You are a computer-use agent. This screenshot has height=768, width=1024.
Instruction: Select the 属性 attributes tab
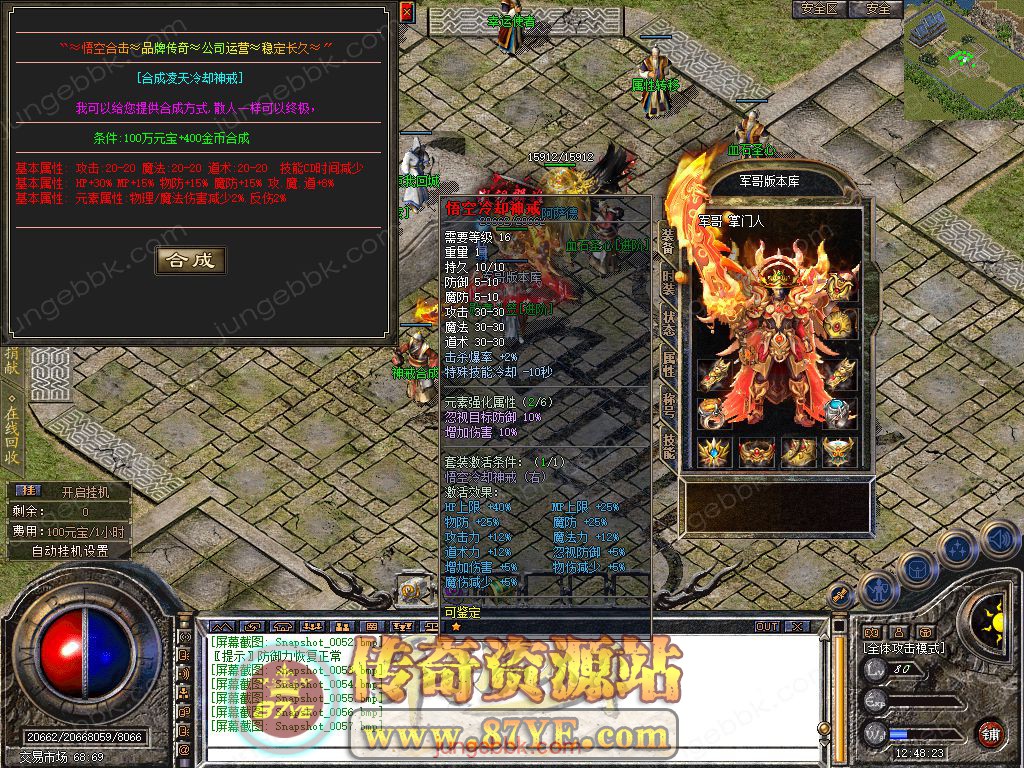pyautogui.click(x=669, y=364)
